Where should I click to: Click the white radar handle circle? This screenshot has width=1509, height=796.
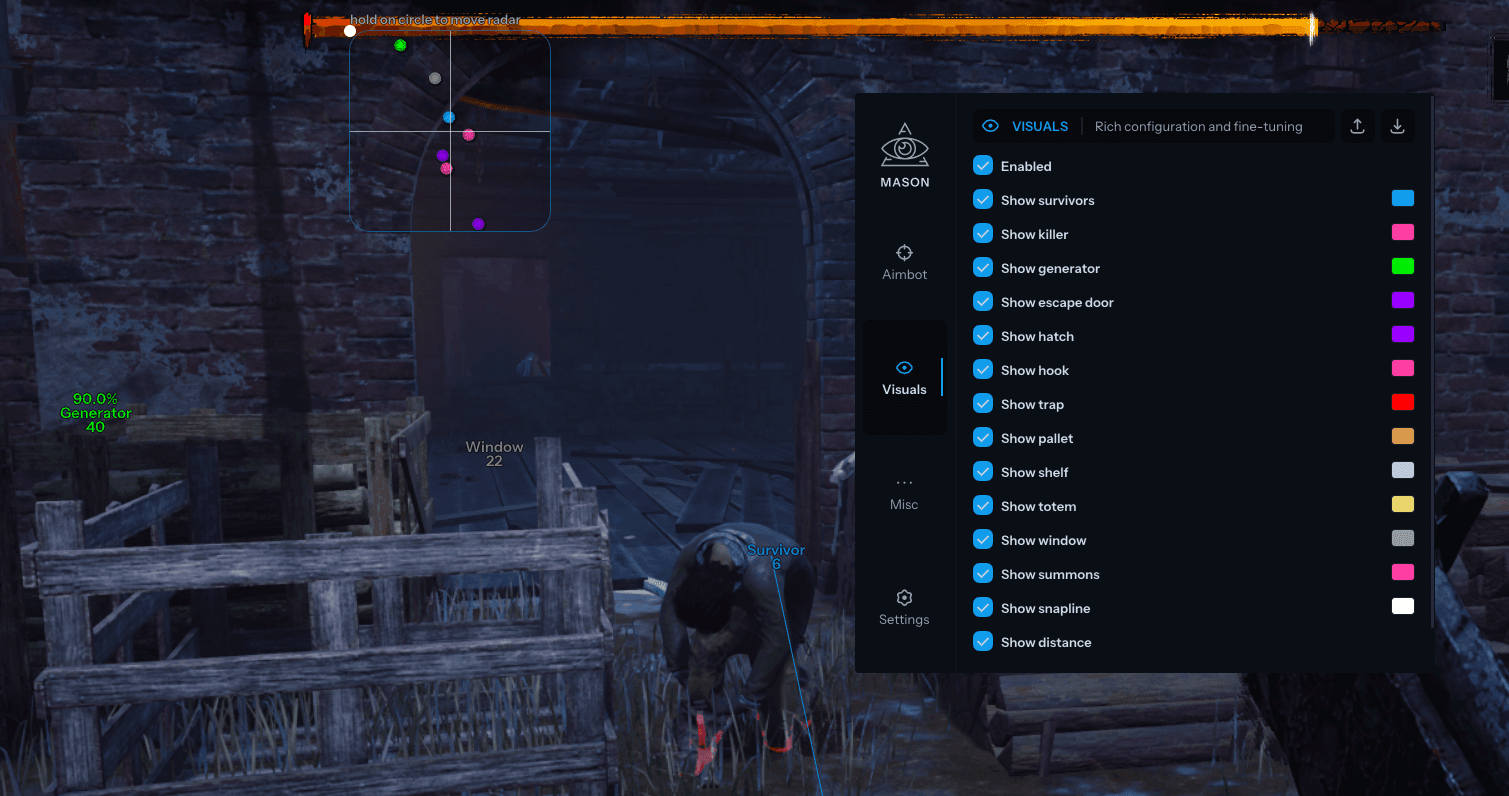click(x=349, y=31)
